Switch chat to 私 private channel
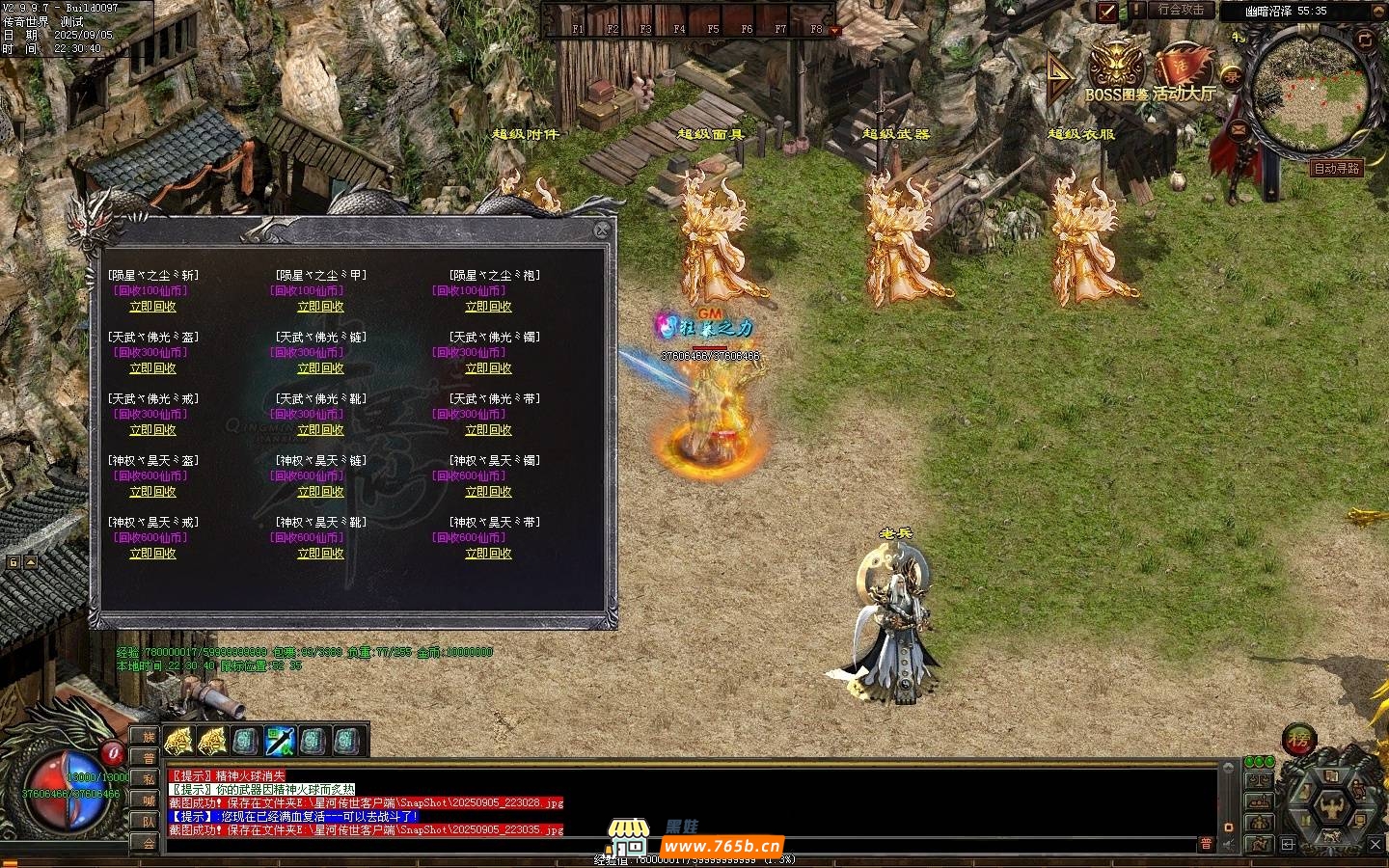Screen dimensions: 1389x868 pyautogui.click(x=149, y=779)
